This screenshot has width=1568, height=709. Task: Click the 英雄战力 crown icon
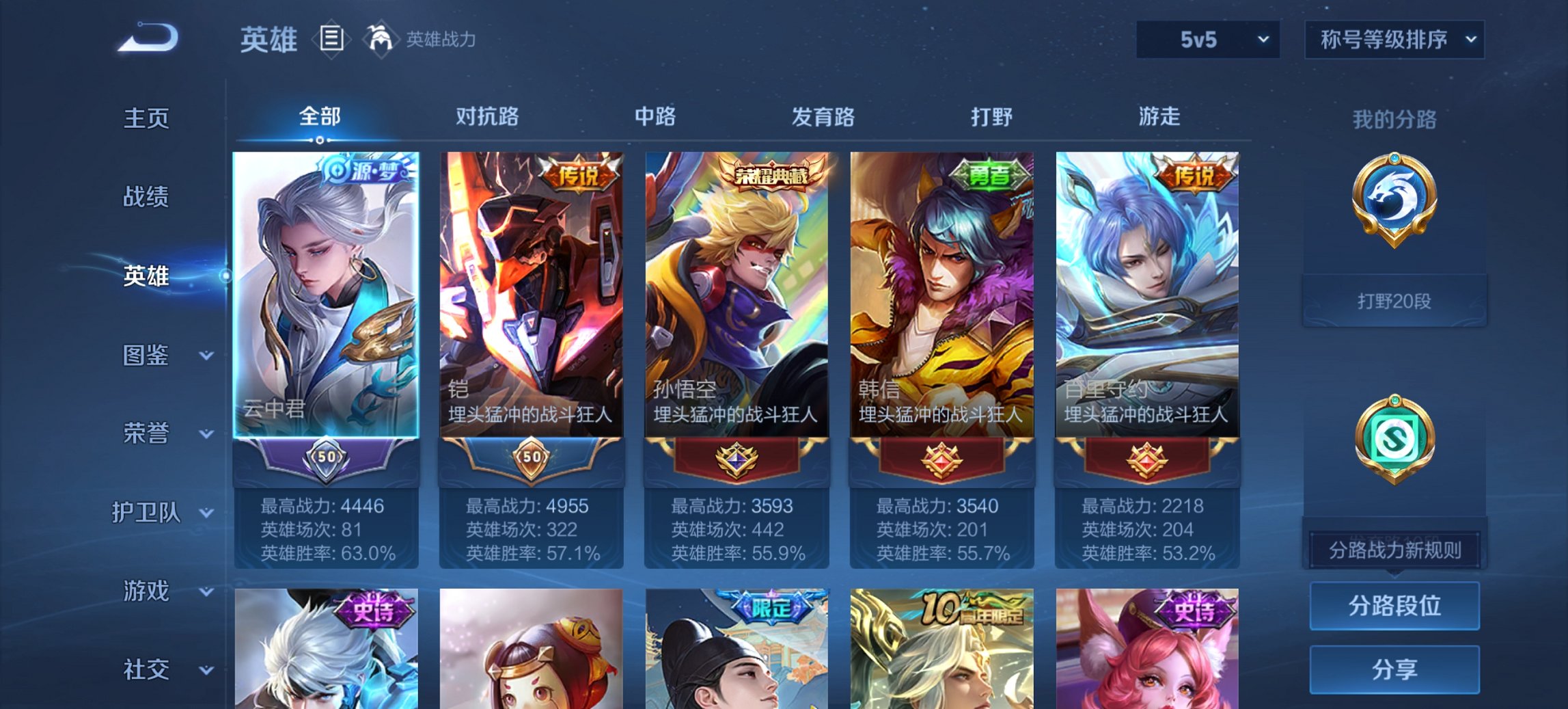[381, 39]
